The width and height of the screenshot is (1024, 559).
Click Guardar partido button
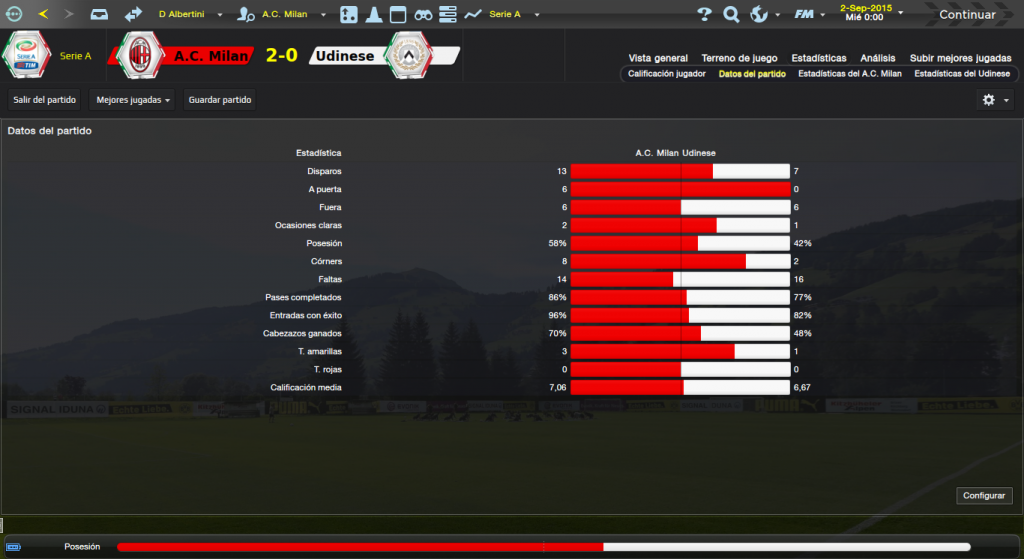(x=220, y=100)
